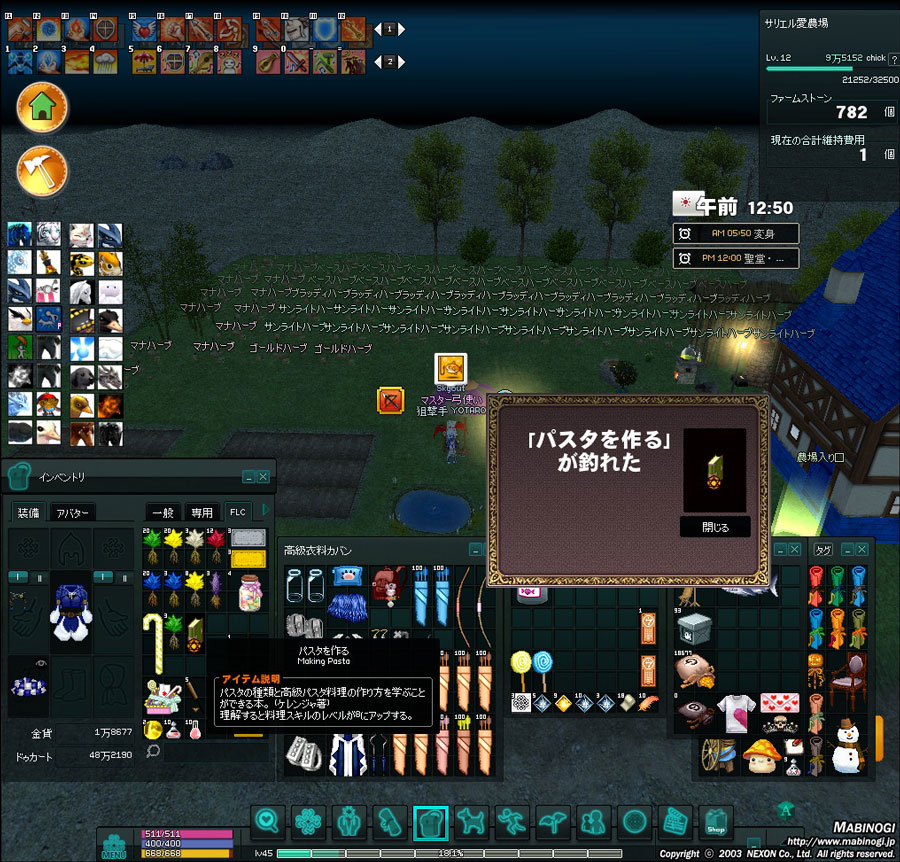
Task: Open the heart magnifier search icon
Action: point(267,823)
